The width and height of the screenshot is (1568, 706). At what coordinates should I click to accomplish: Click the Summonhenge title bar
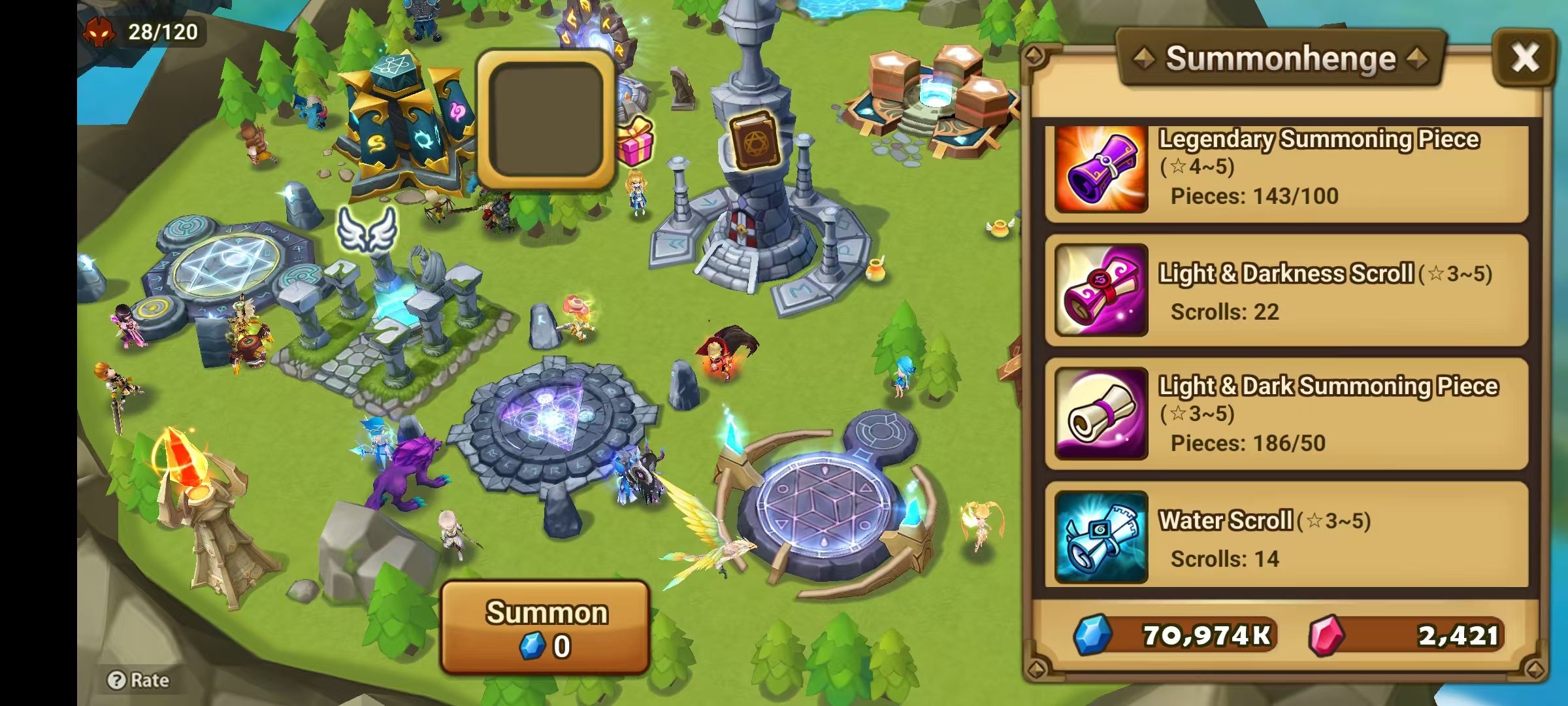tap(1282, 58)
